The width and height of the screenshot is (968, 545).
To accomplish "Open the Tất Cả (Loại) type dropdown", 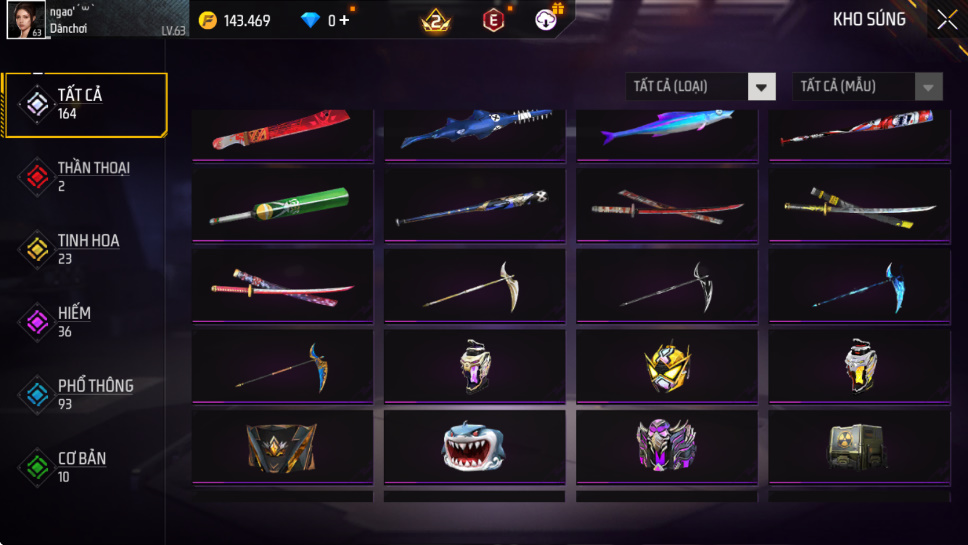I will (x=701, y=87).
